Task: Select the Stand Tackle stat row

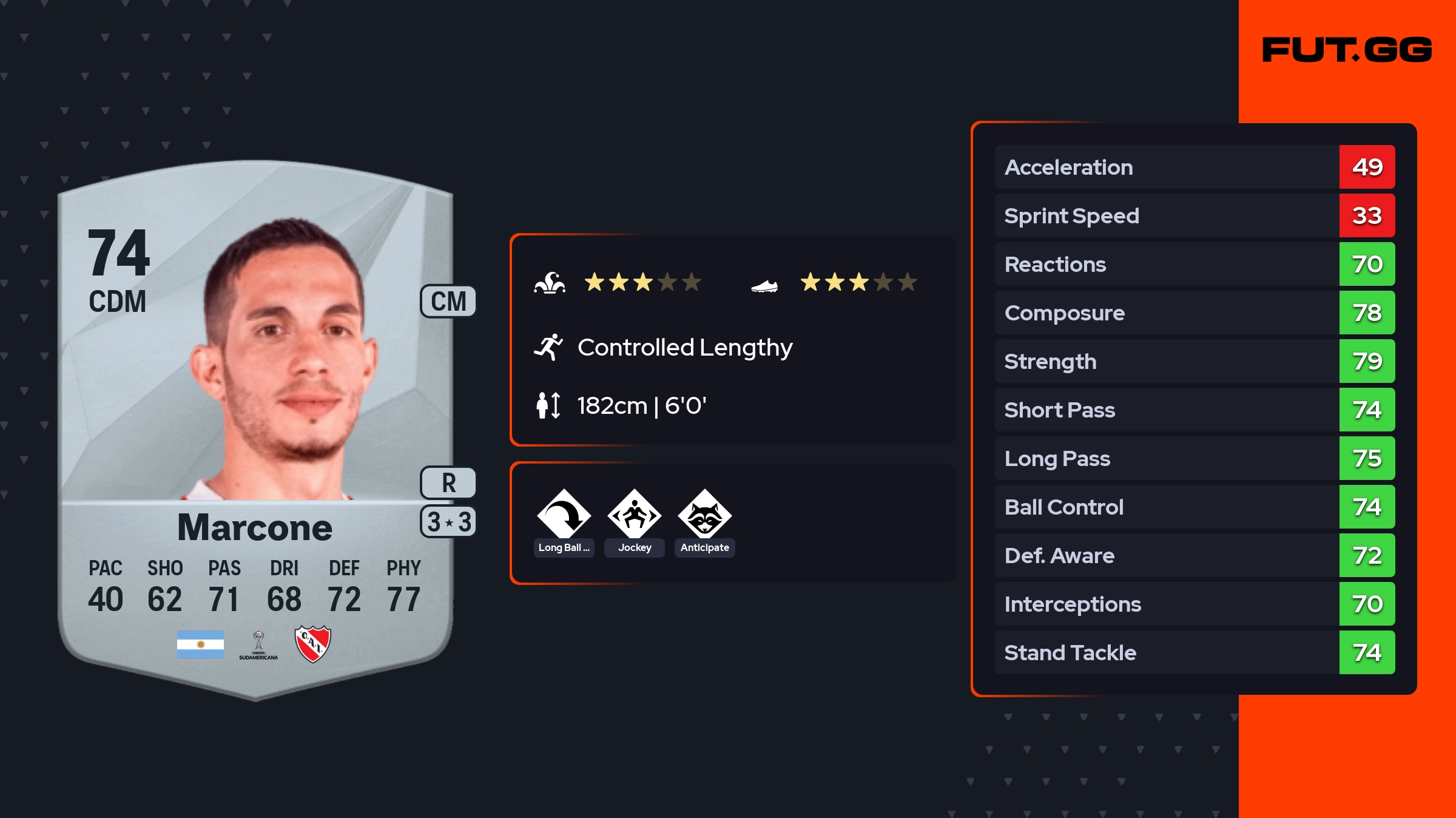Action: [x=1194, y=652]
